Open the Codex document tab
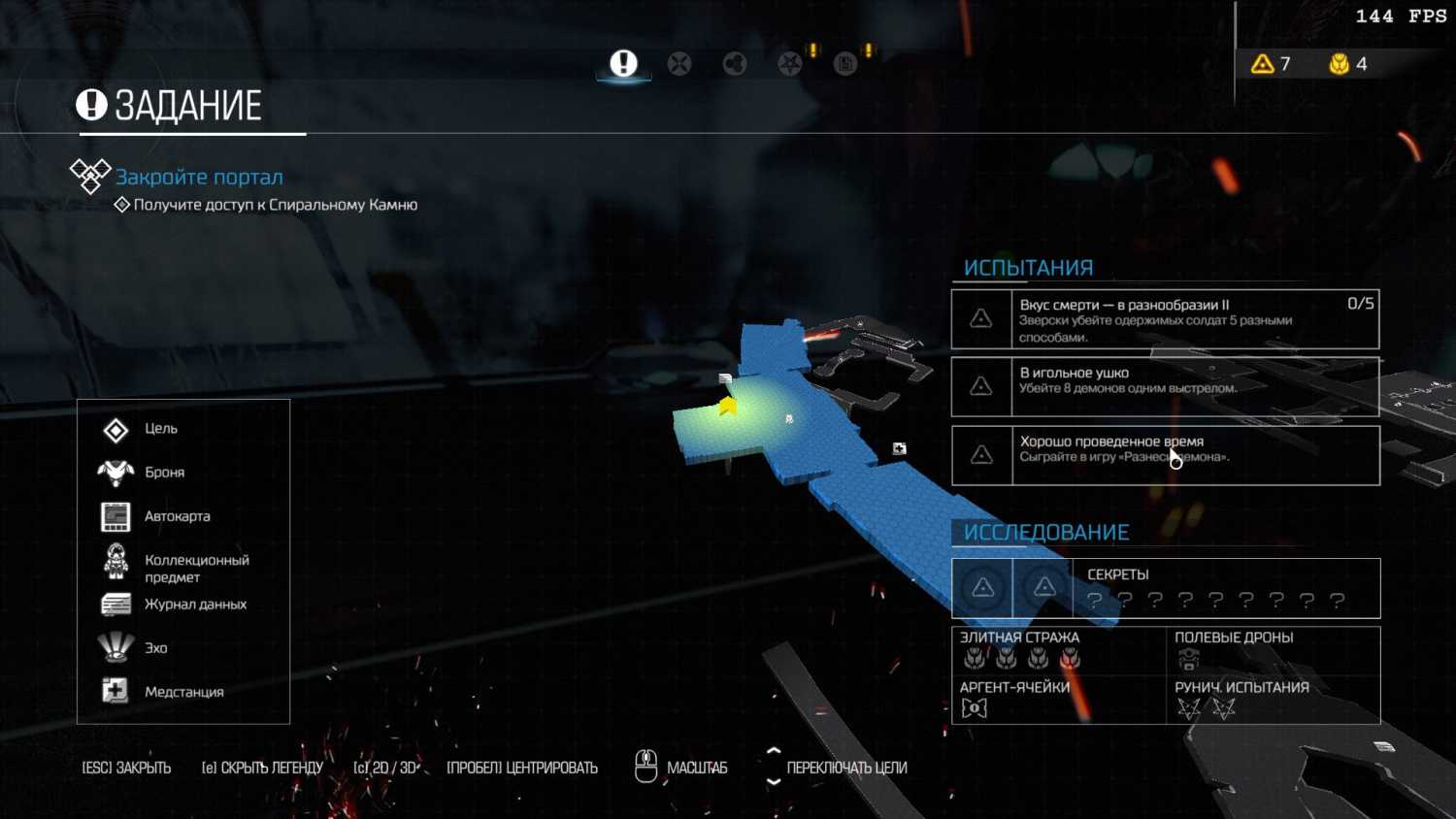 pyautogui.click(x=845, y=64)
